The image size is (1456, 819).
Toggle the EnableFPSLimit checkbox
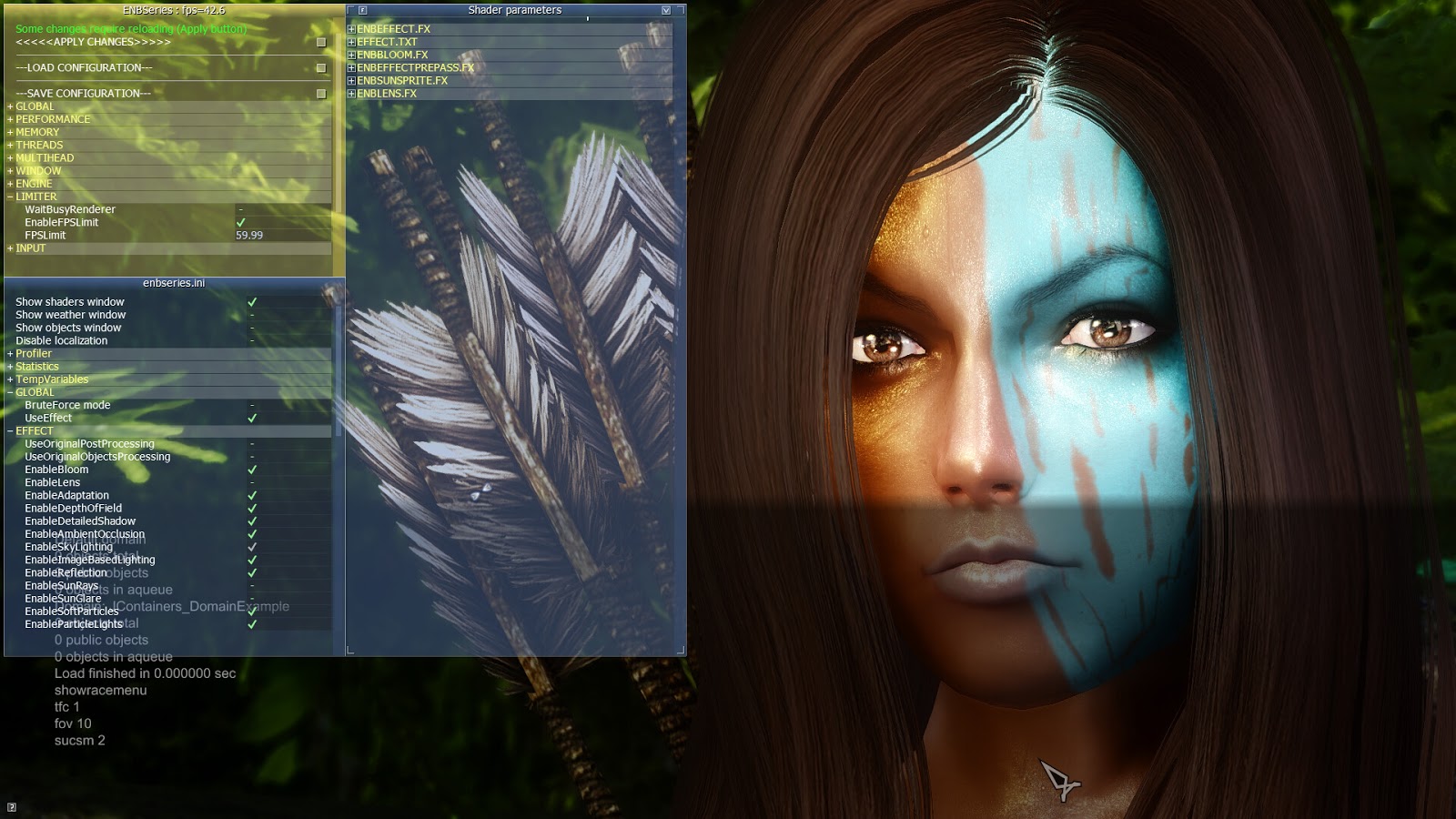click(241, 221)
